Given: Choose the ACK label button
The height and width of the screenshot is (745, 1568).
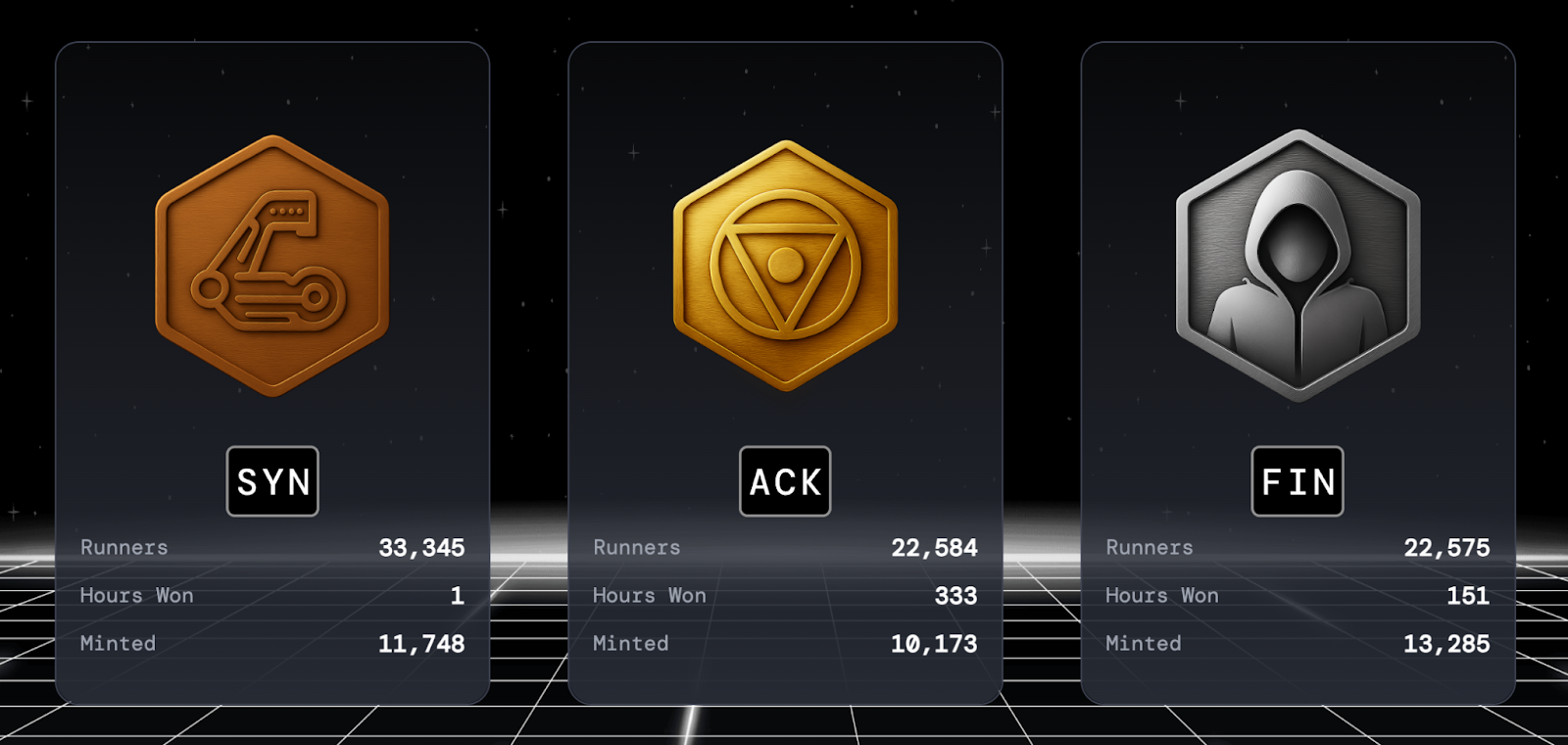Looking at the screenshot, I should [785, 481].
